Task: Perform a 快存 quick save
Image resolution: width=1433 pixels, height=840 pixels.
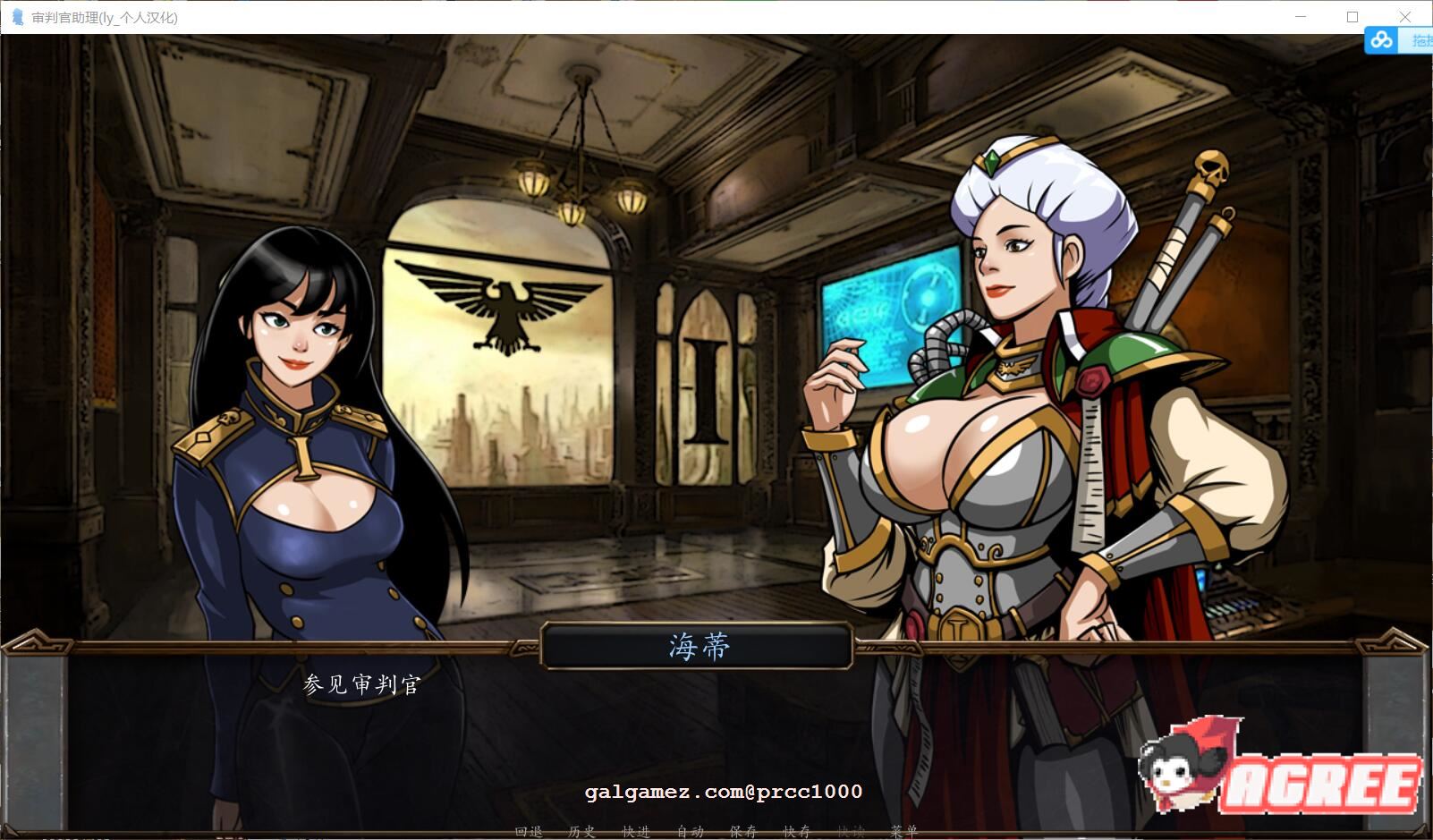Action: point(798,832)
